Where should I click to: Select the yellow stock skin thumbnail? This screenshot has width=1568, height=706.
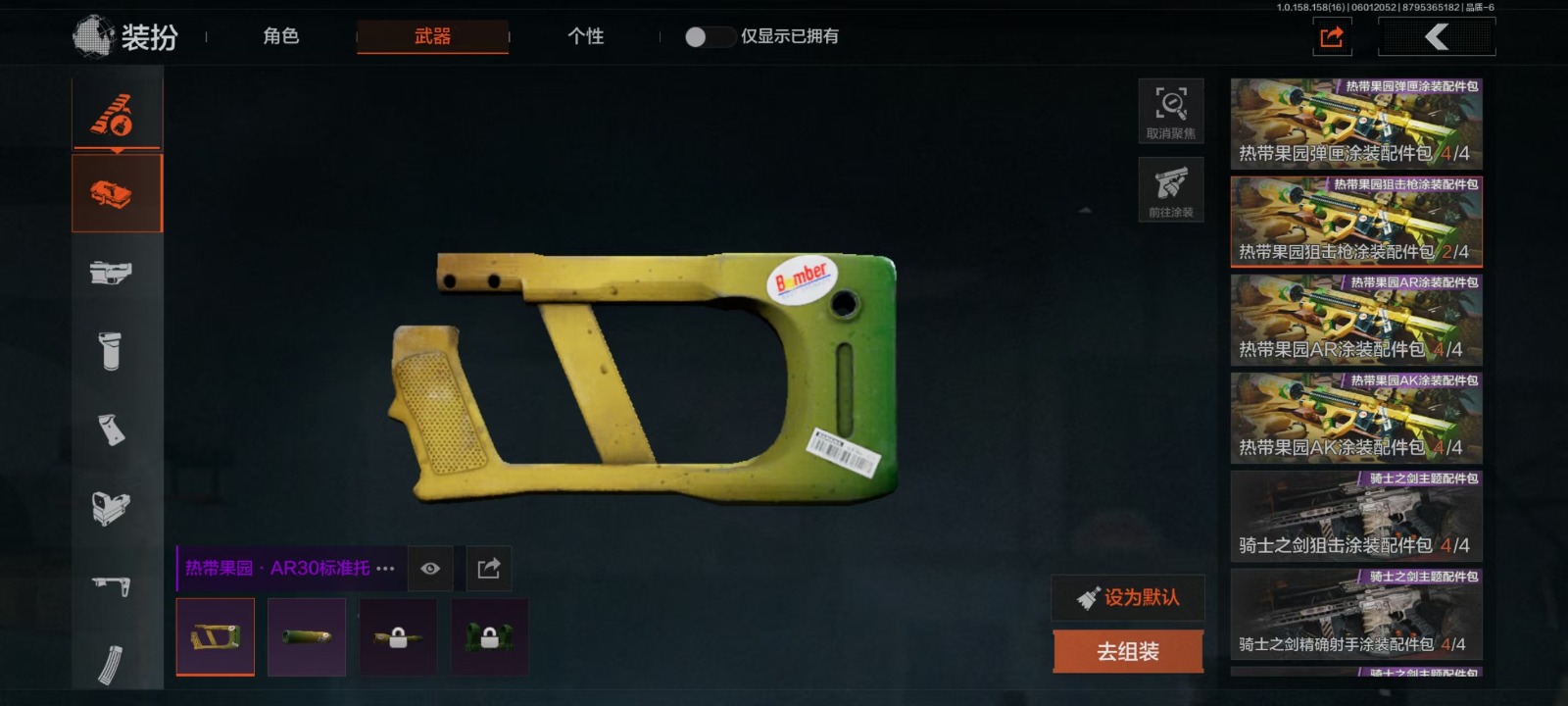(216, 637)
